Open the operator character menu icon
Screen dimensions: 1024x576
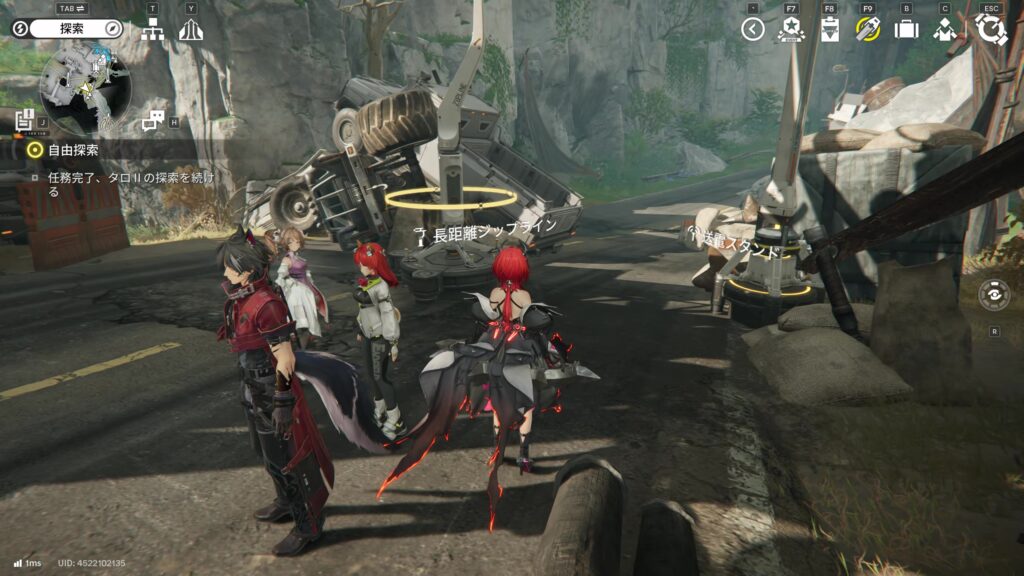click(x=945, y=29)
